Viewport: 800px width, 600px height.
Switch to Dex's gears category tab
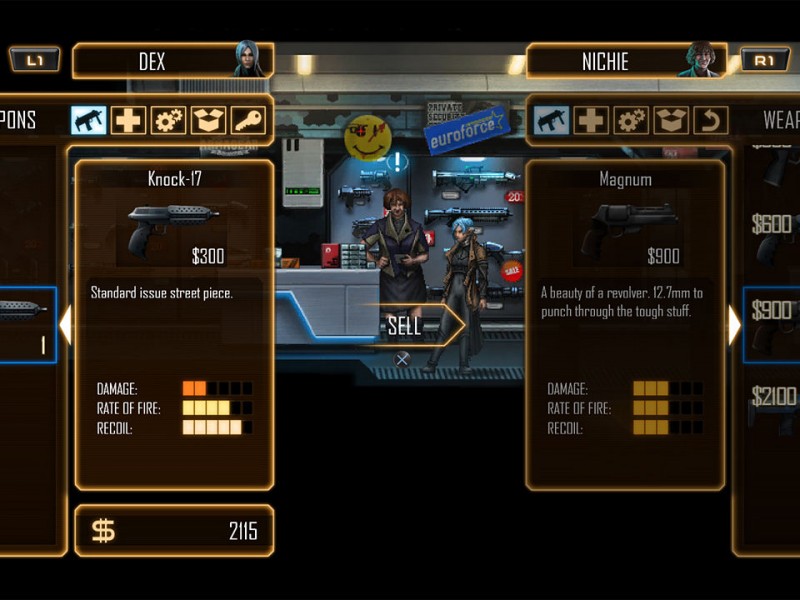click(x=169, y=120)
